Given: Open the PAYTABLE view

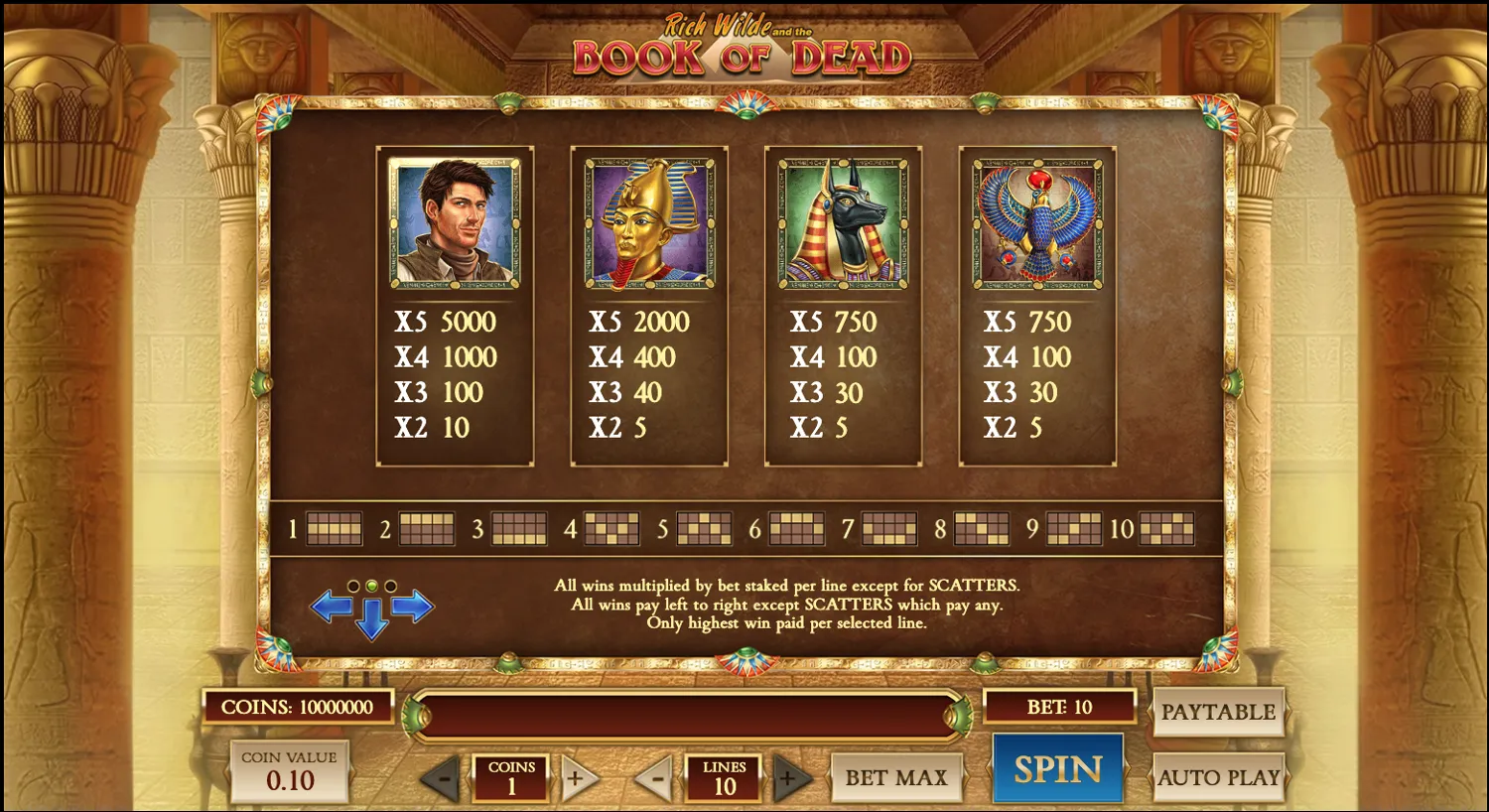Looking at the screenshot, I should click(x=1219, y=712).
